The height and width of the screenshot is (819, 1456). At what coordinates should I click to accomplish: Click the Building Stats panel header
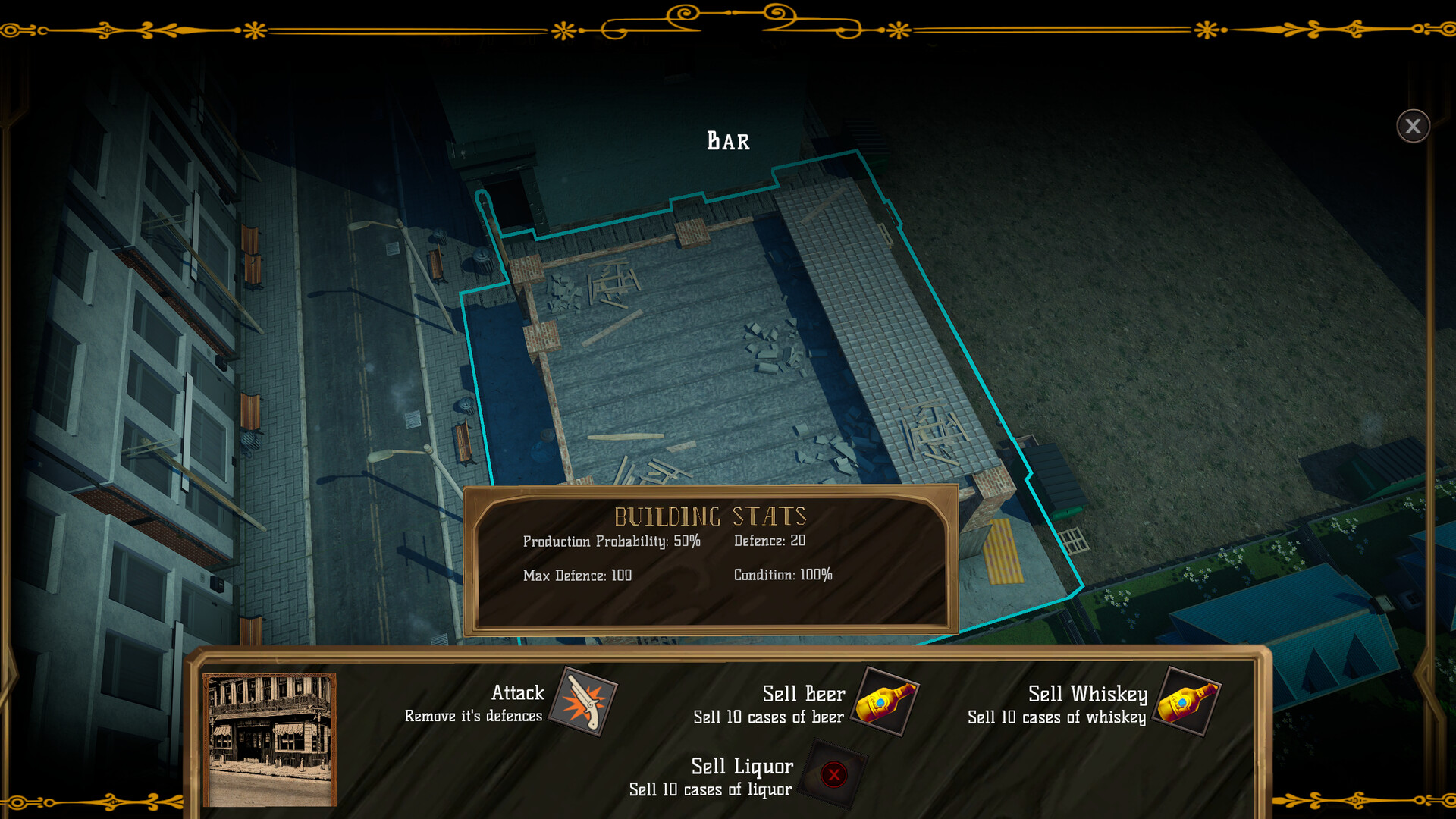(x=711, y=516)
